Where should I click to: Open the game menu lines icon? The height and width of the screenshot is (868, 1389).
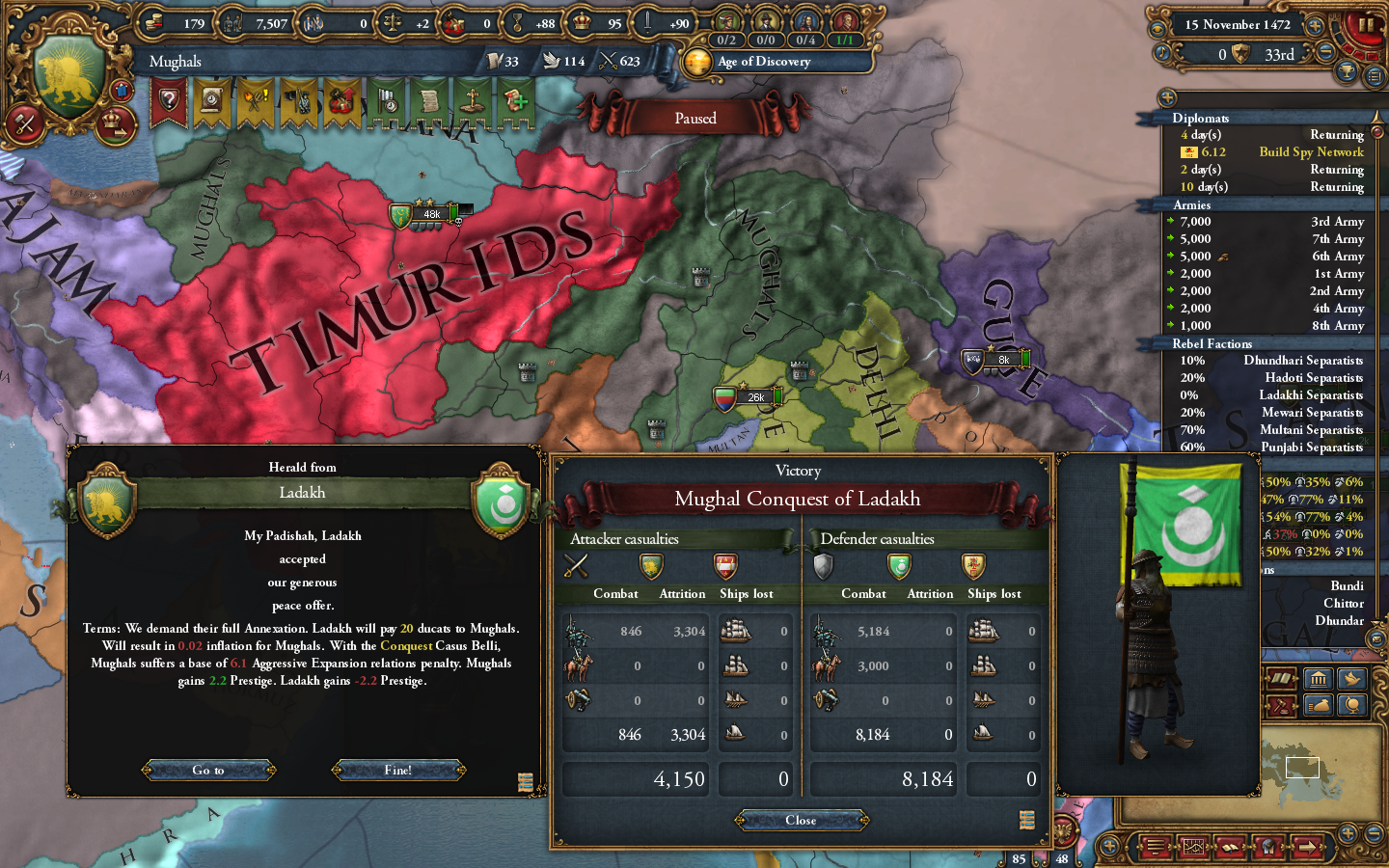pyautogui.click(x=1157, y=847)
